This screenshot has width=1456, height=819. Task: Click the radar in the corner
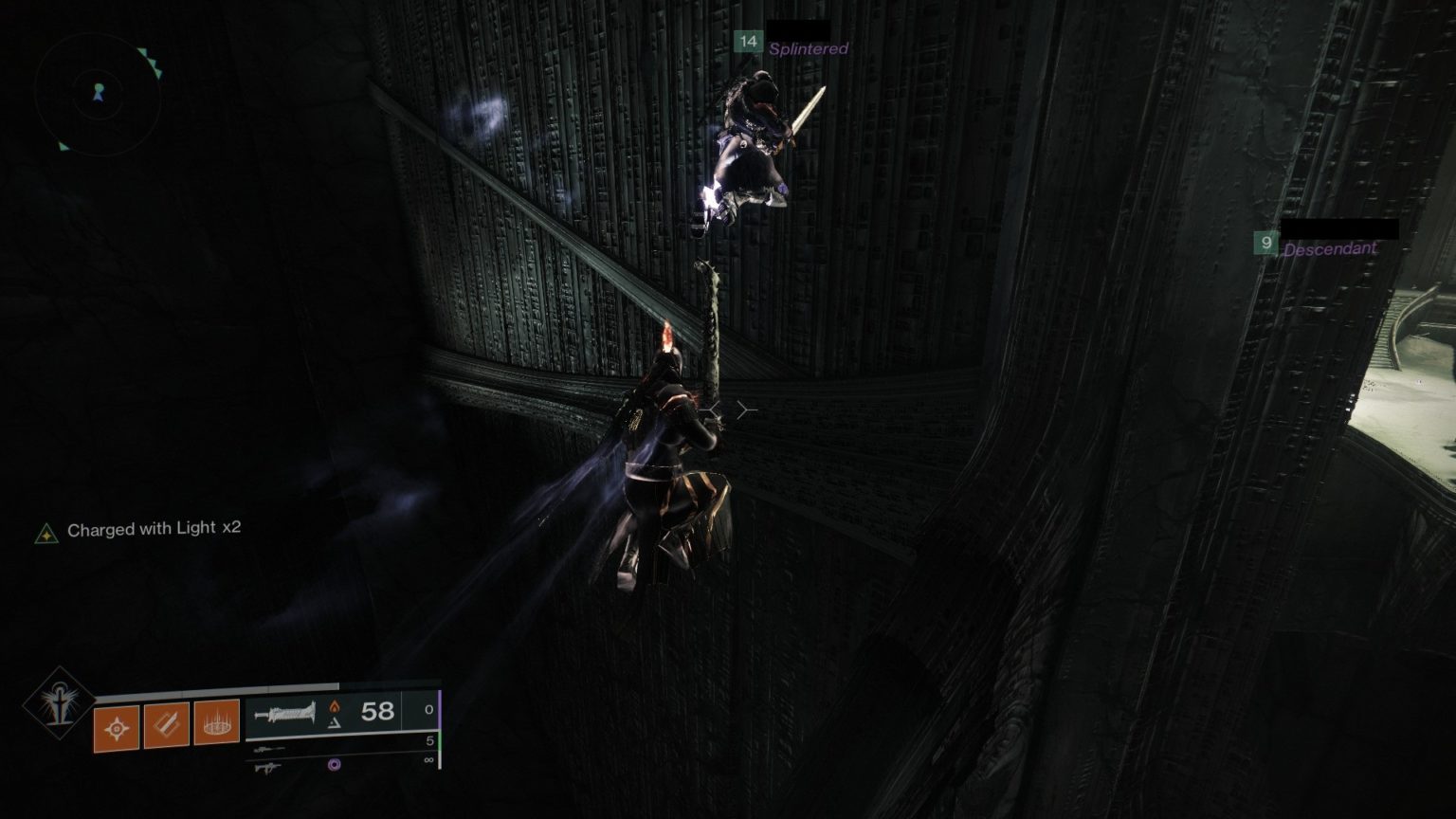pyautogui.click(x=98, y=93)
